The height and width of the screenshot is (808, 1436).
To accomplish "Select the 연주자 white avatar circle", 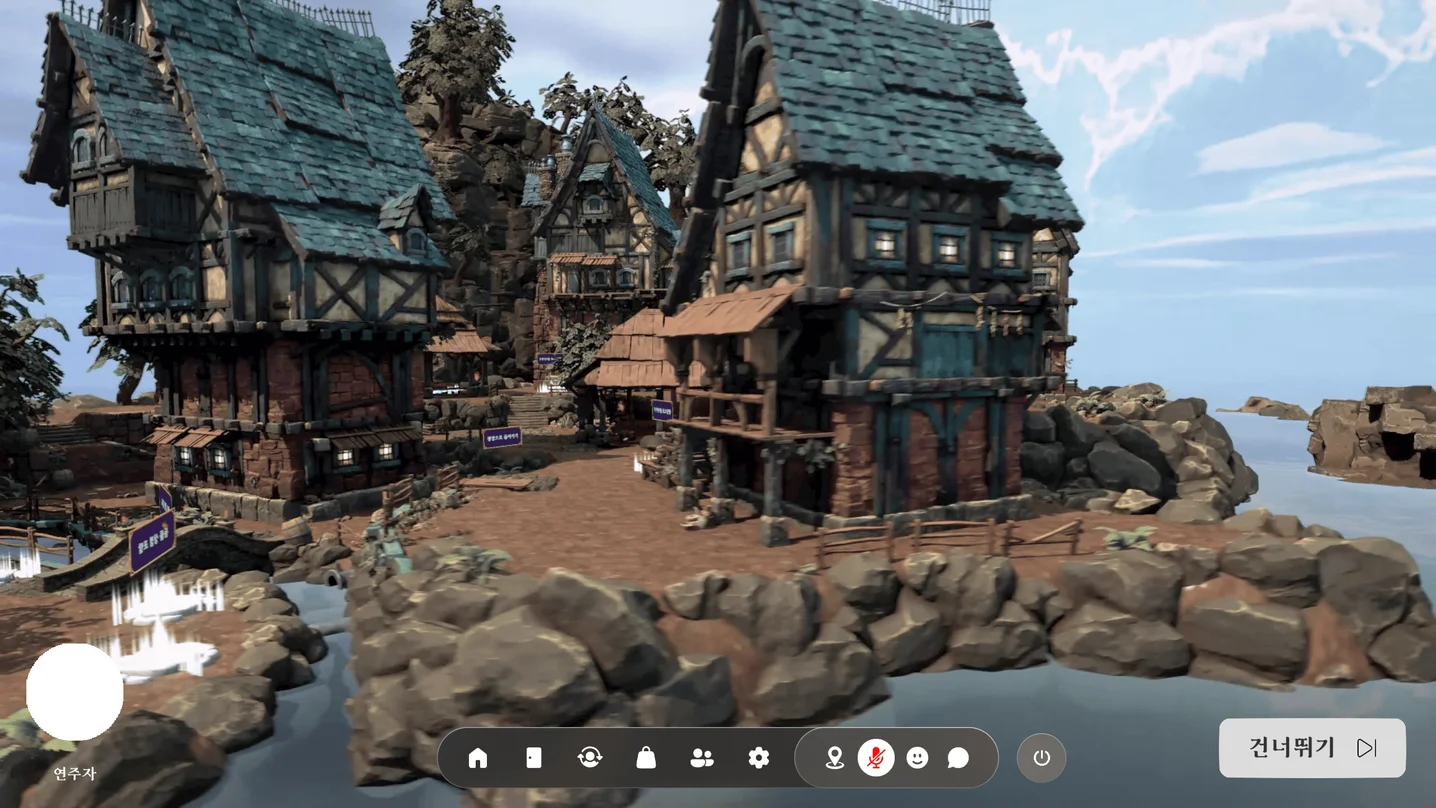I will point(75,692).
